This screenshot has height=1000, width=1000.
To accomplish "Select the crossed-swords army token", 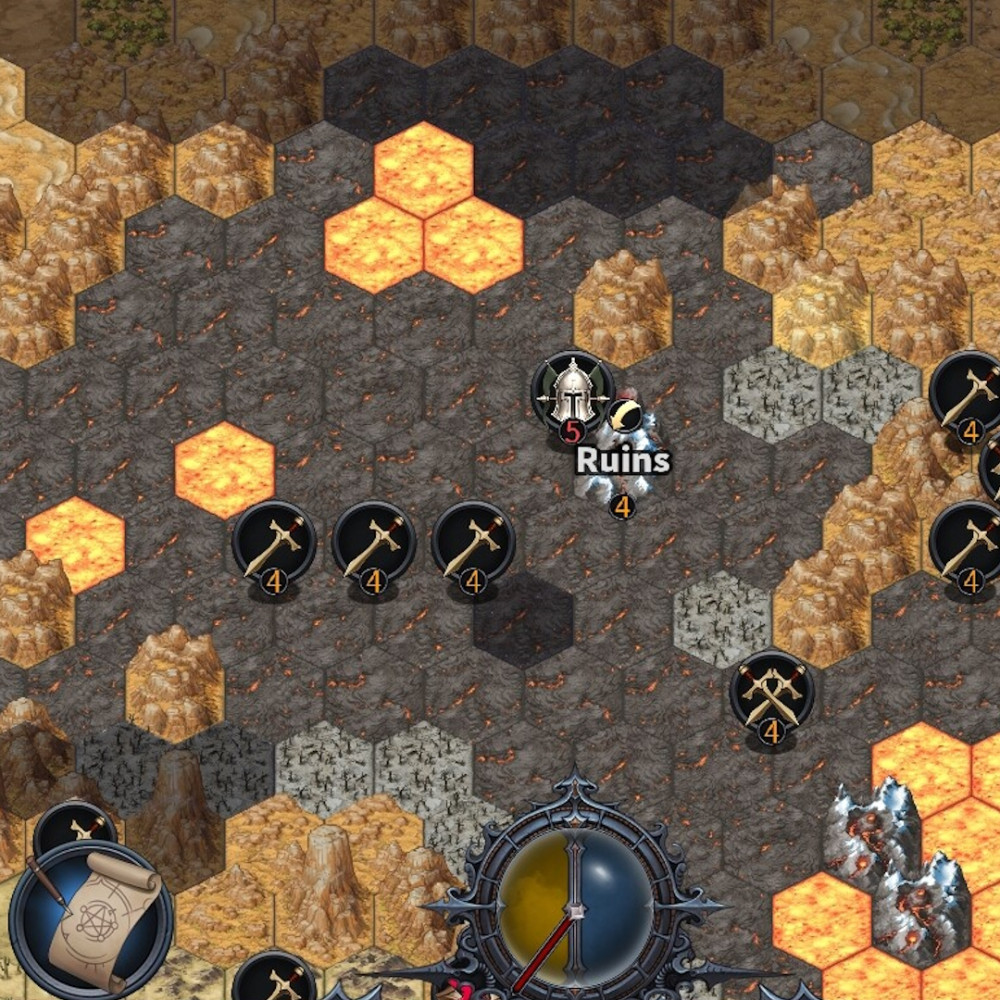I will [771, 692].
